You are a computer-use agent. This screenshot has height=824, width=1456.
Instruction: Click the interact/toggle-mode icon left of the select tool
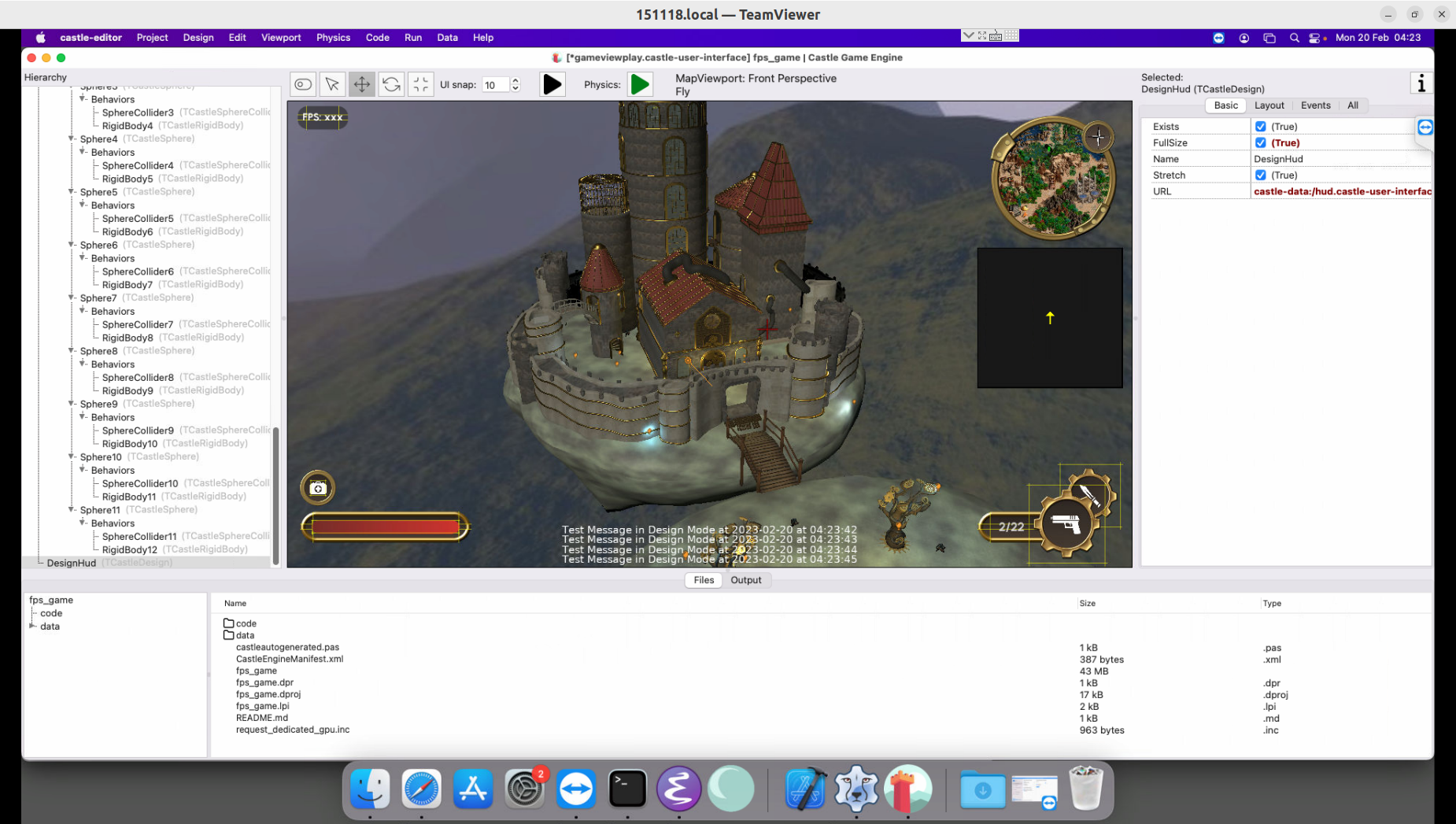tap(302, 84)
